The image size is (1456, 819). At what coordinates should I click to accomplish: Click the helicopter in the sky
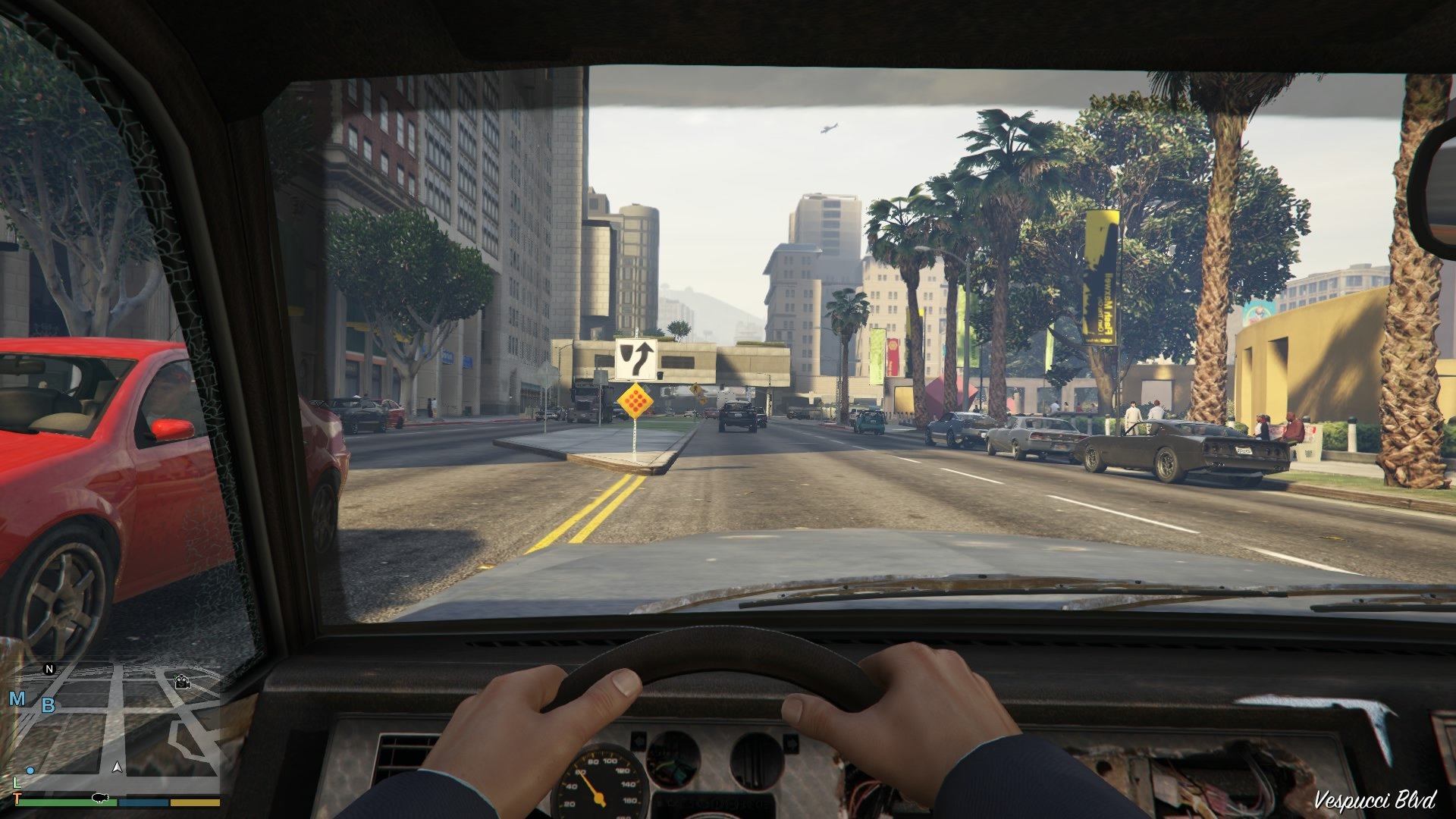click(x=830, y=129)
